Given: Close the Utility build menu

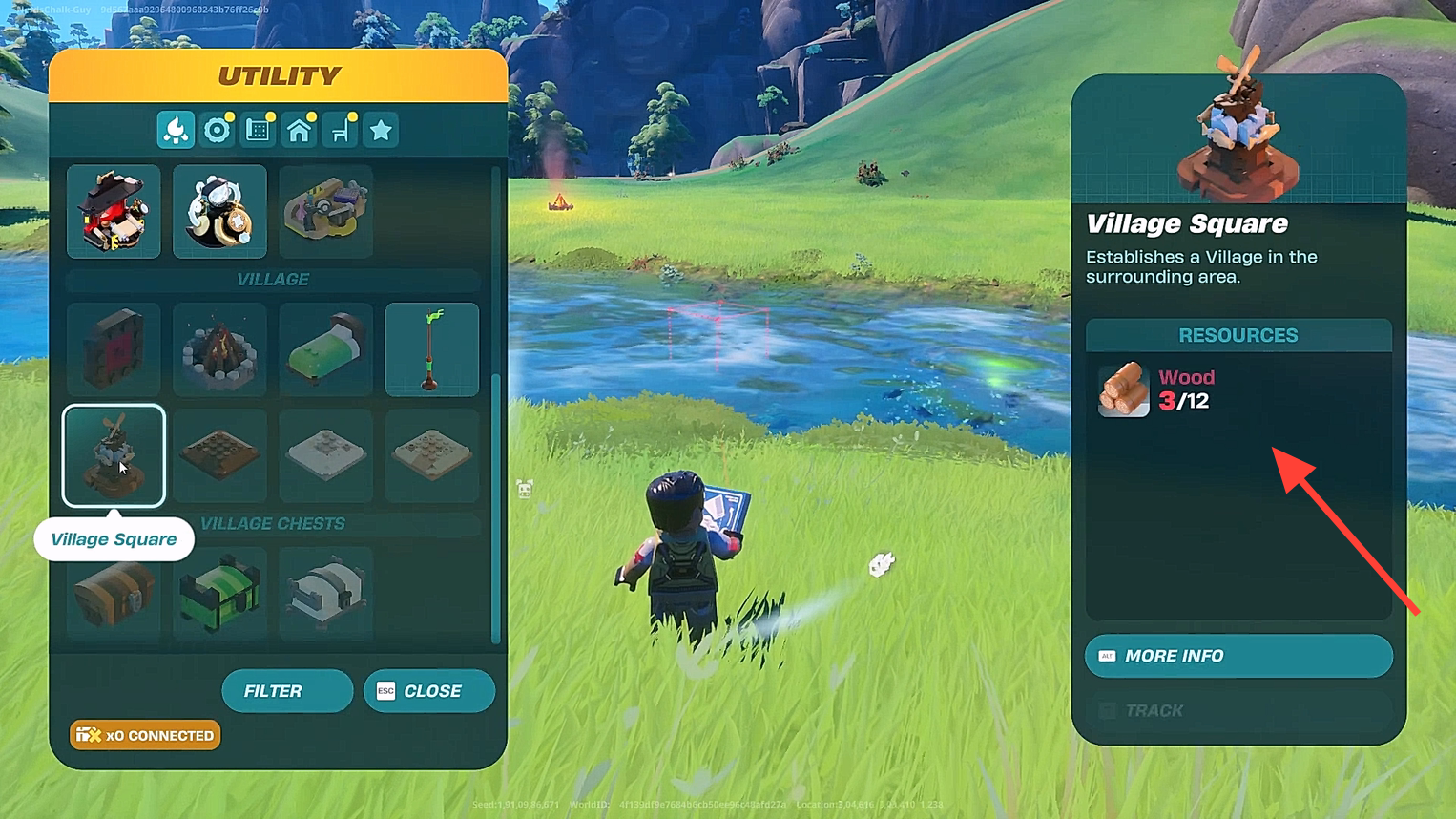Looking at the screenshot, I should [x=429, y=691].
